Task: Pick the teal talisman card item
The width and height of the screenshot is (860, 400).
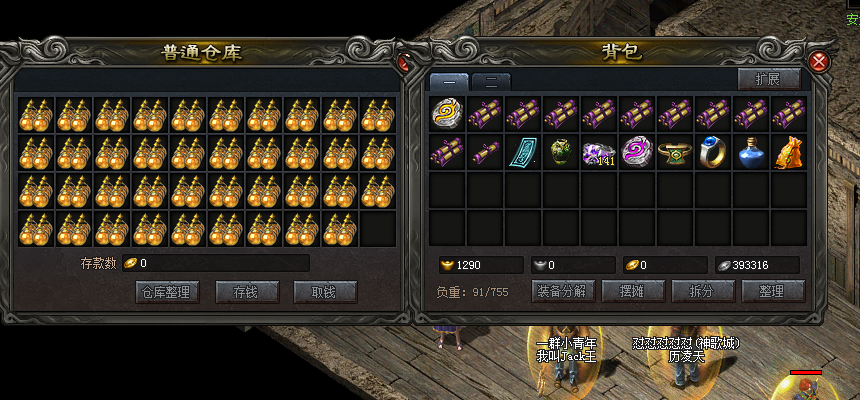Action: click(x=523, y=152)
